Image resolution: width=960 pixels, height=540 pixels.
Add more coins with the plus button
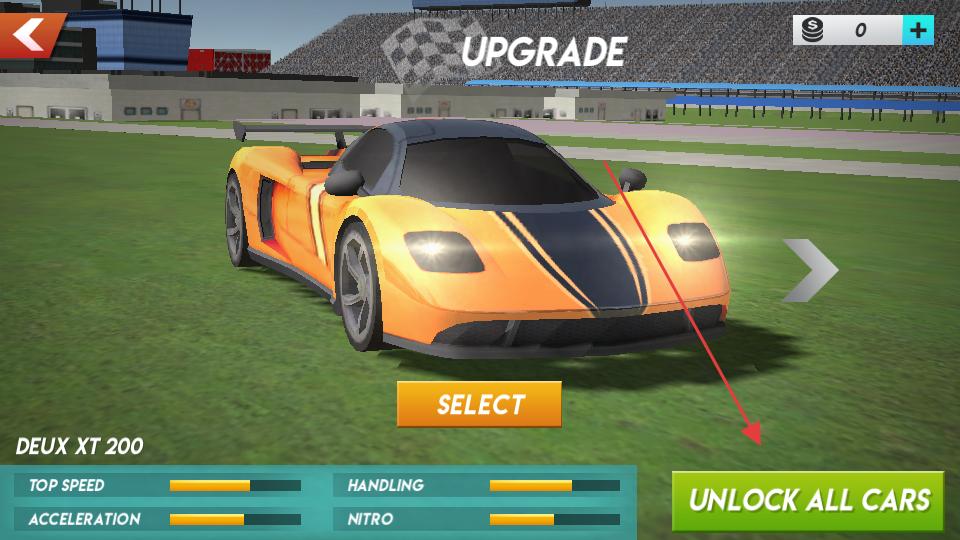(918, 30)
